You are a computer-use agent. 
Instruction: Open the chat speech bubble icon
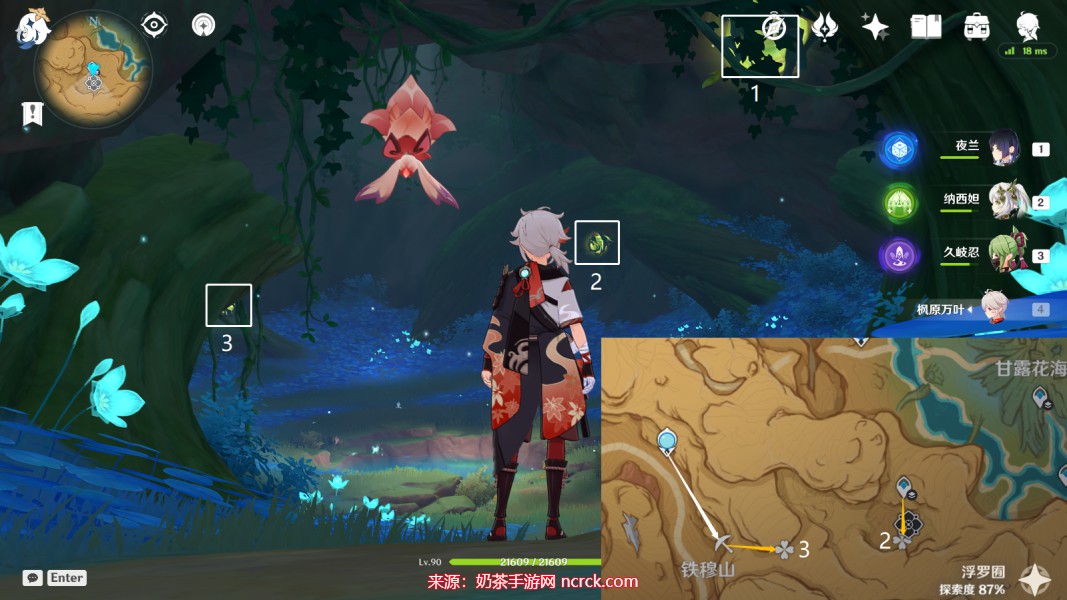click(x=33, y=578)
